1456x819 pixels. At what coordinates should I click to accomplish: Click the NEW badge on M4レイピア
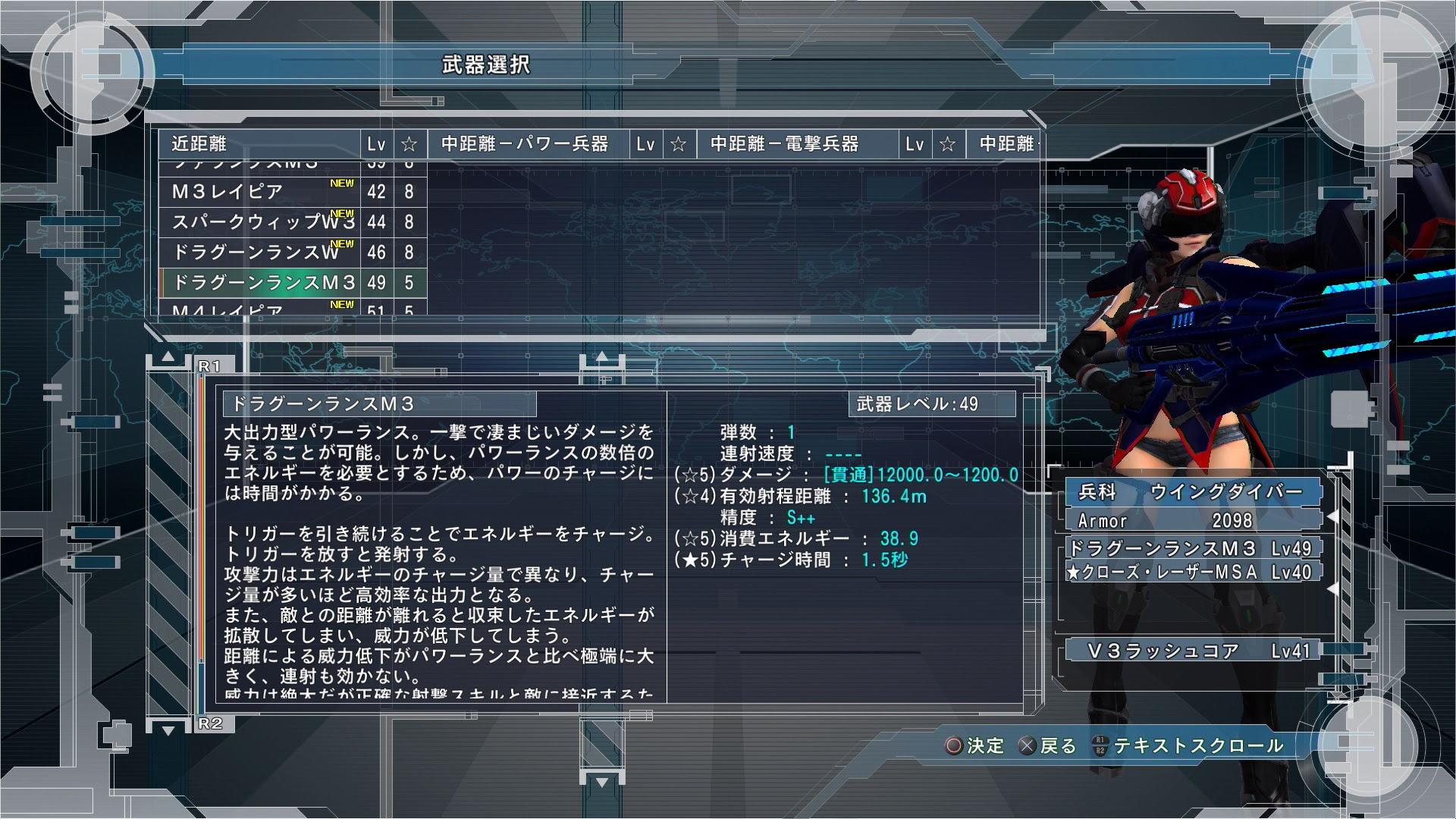click(x=343, y=303)
